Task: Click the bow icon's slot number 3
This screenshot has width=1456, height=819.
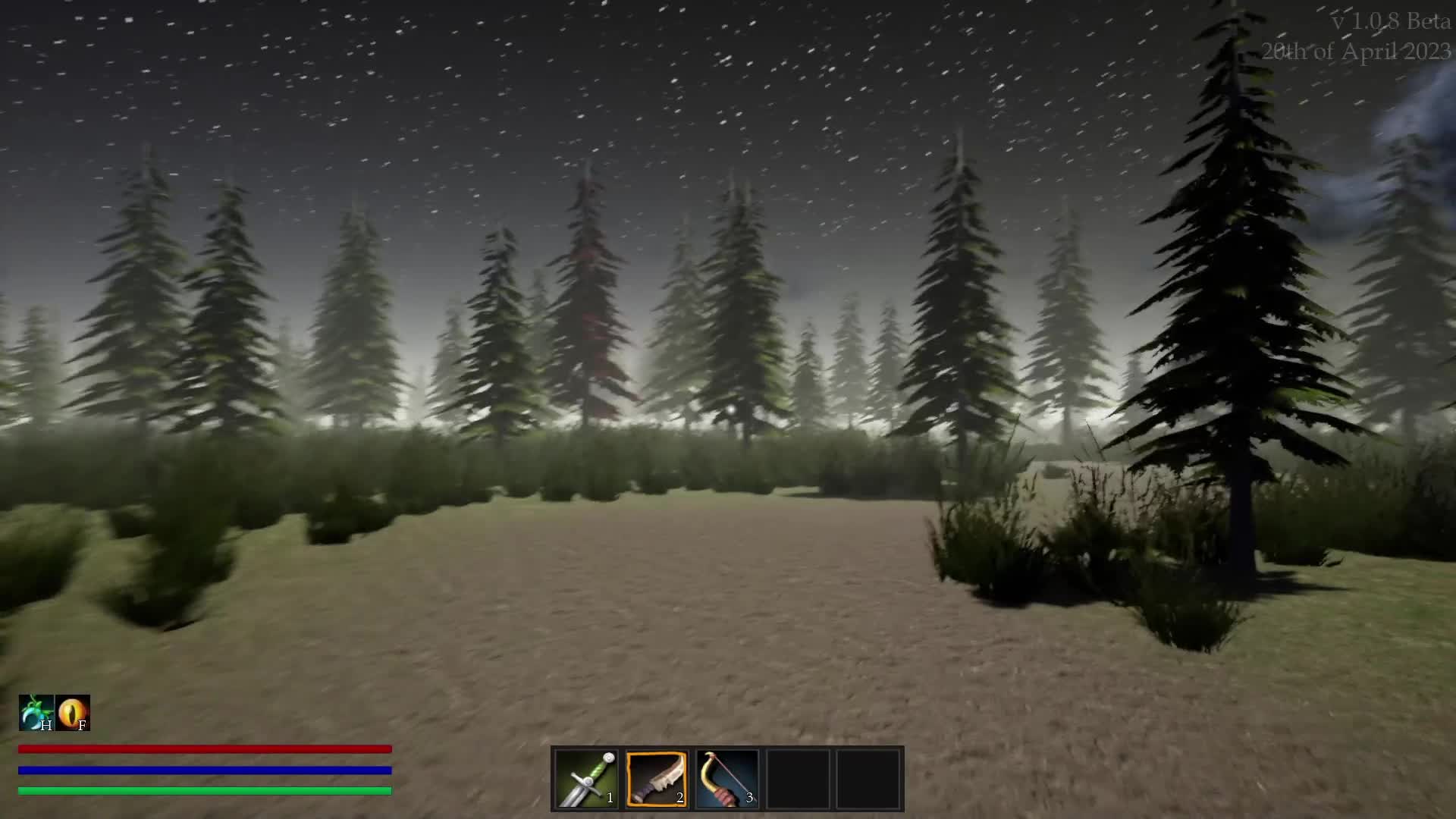Action: 748,798
